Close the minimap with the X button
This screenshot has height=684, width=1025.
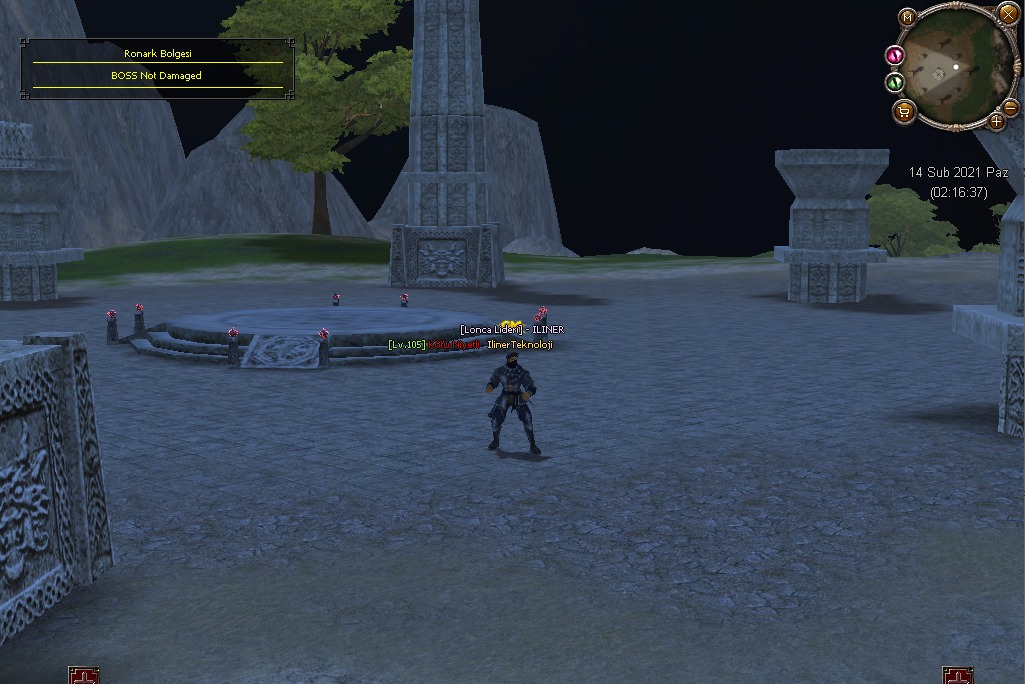coord(1007,14)
